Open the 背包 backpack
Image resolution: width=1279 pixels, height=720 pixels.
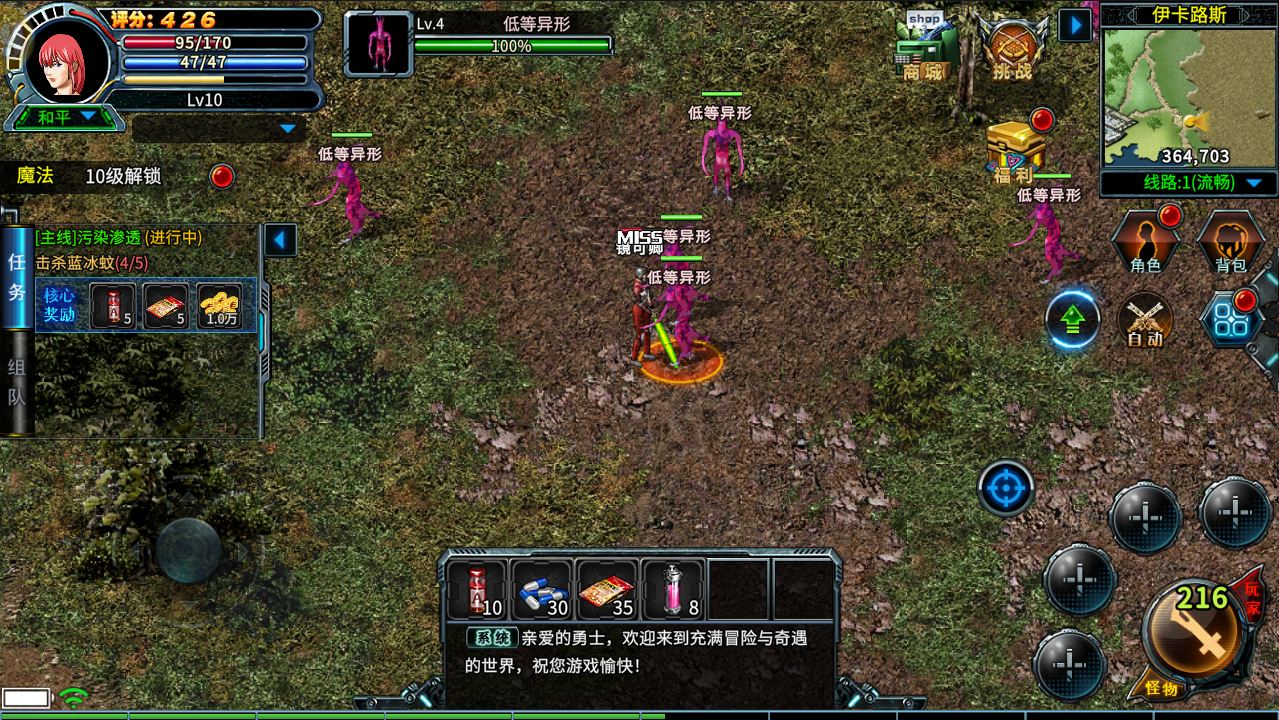(x=1230, y=242)
